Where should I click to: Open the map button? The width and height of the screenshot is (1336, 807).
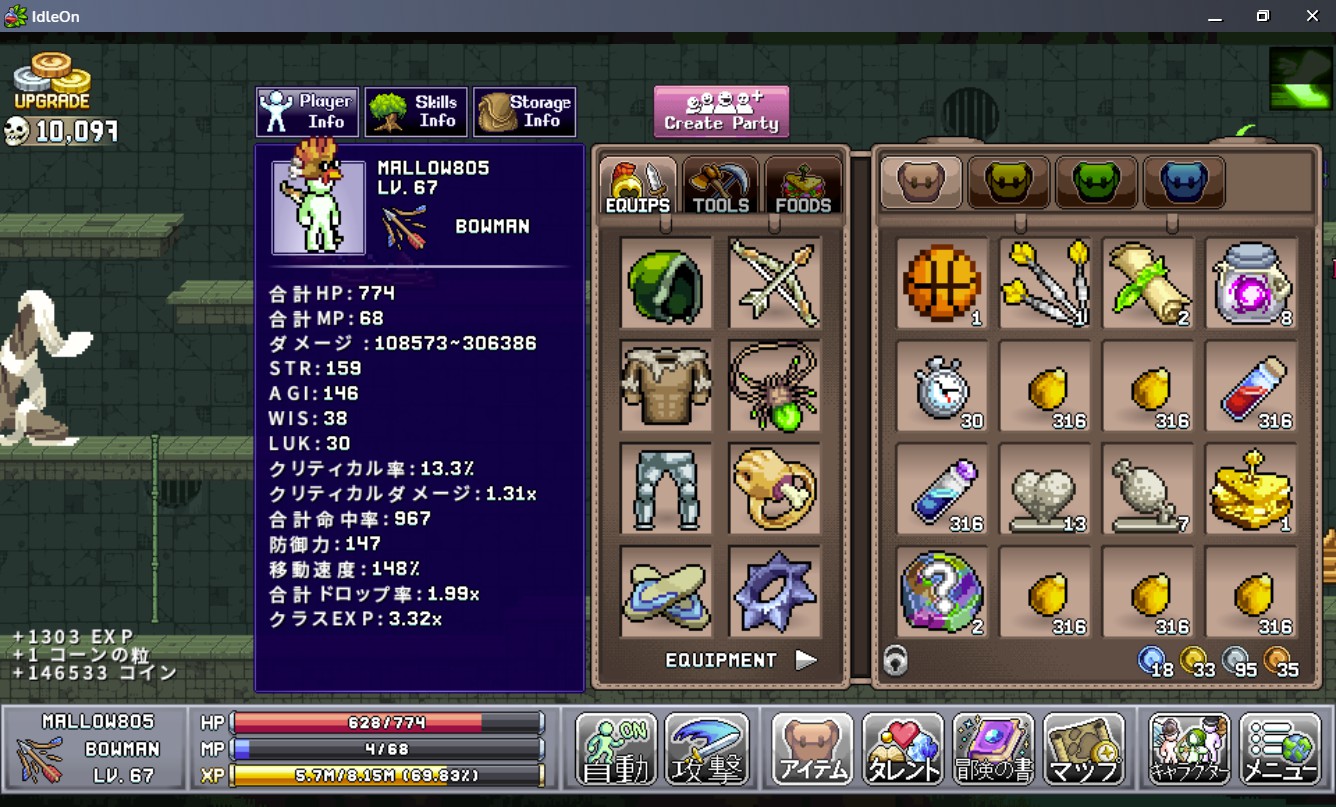point(1082,749)
